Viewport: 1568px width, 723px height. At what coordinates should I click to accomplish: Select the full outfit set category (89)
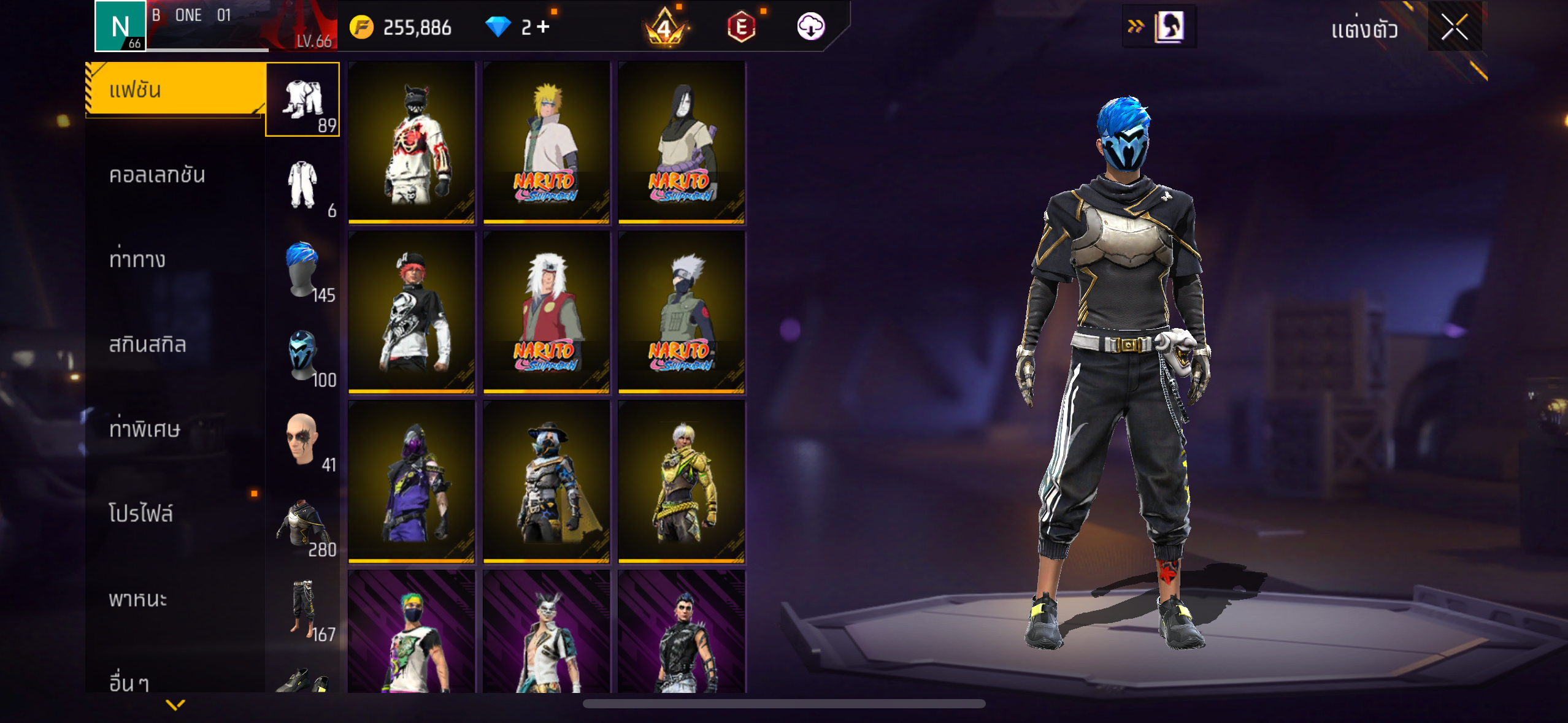tap(302, 99)
